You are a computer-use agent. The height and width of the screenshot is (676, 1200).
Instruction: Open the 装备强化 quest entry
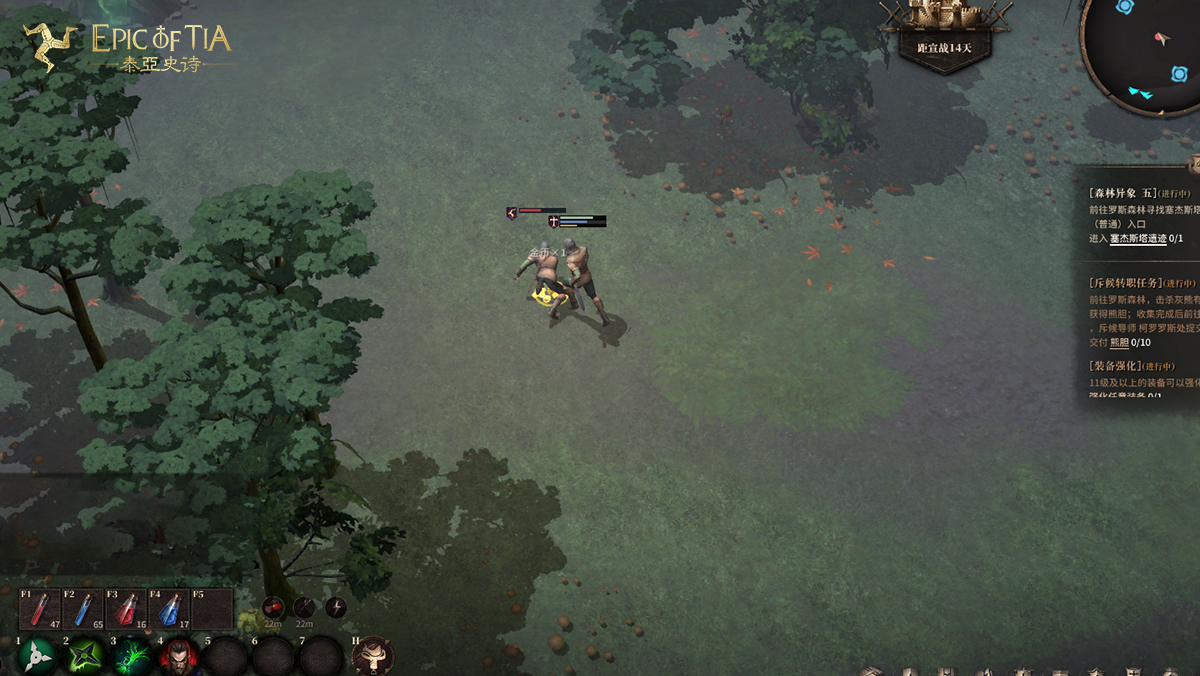click(1117, 366)
